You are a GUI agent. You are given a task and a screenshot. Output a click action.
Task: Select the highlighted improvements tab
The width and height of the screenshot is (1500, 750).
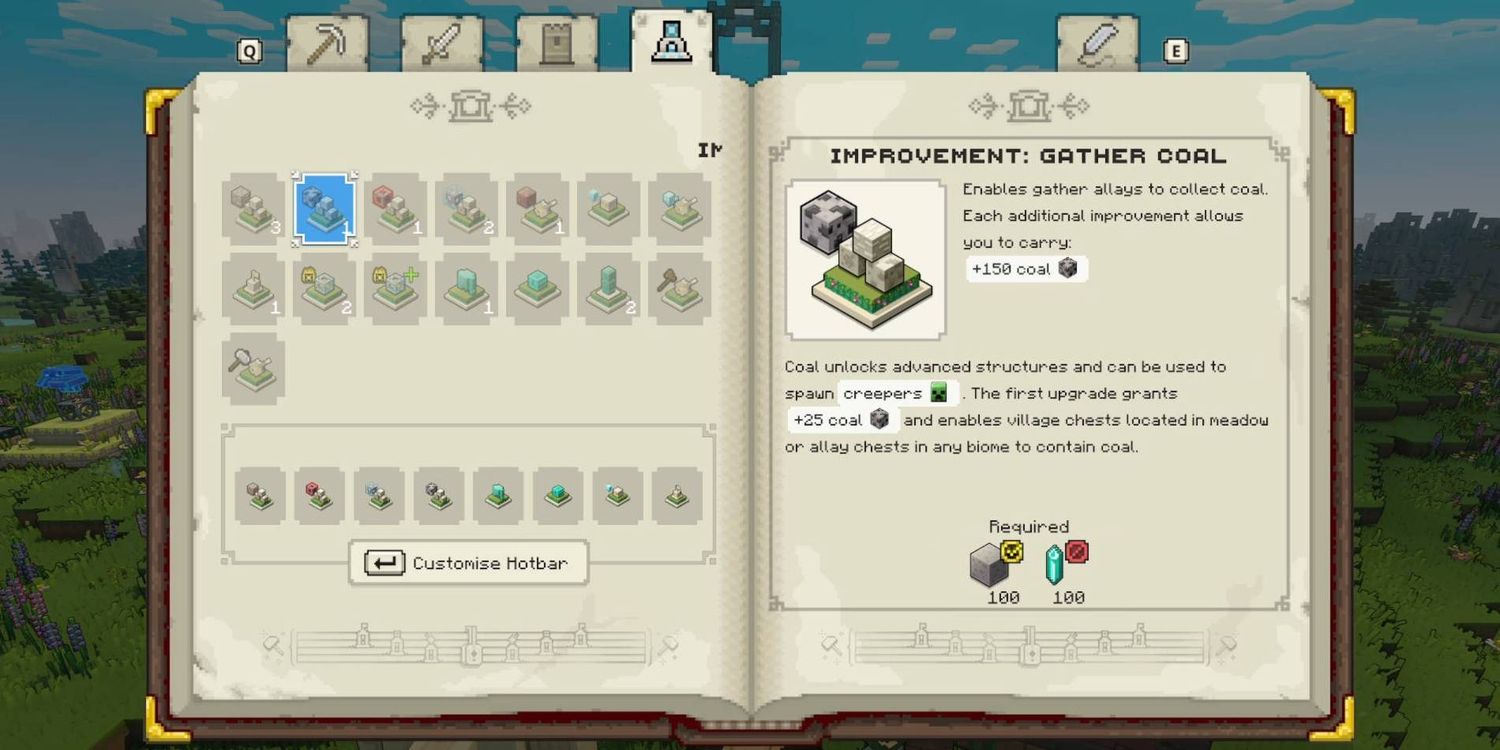point(670,44)
